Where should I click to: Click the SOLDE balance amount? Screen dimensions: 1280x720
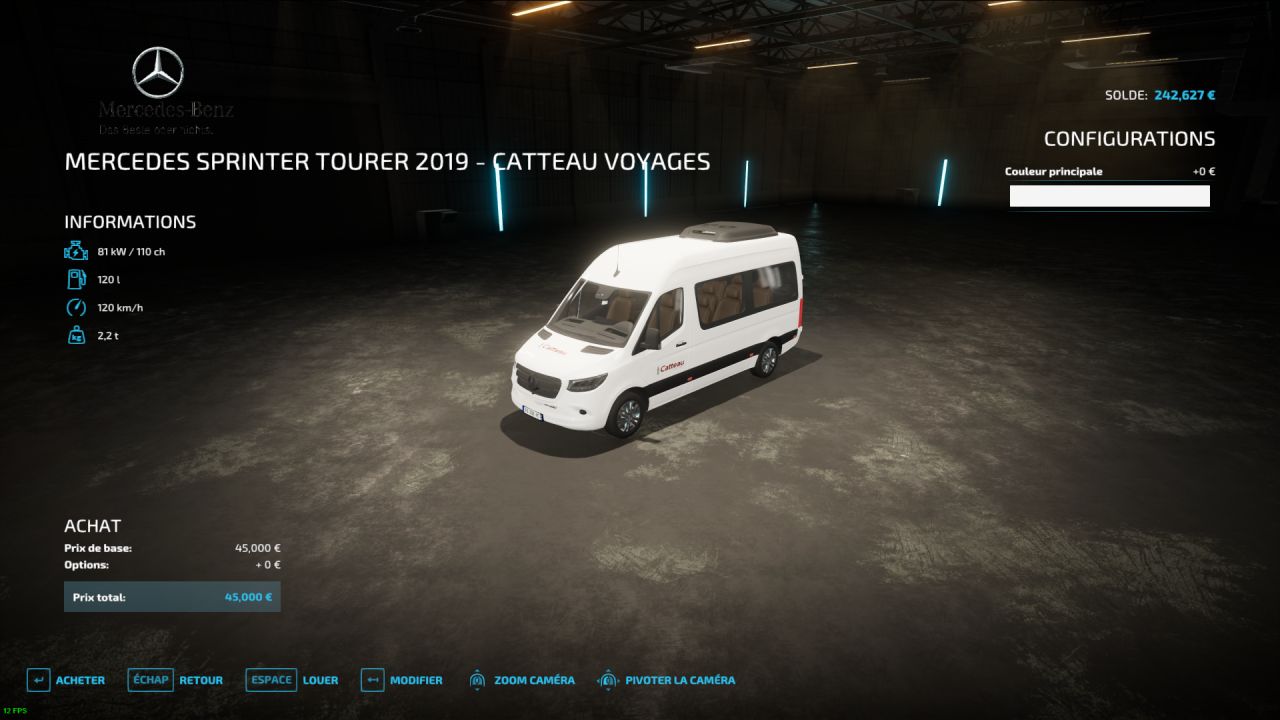point(1184,94)
